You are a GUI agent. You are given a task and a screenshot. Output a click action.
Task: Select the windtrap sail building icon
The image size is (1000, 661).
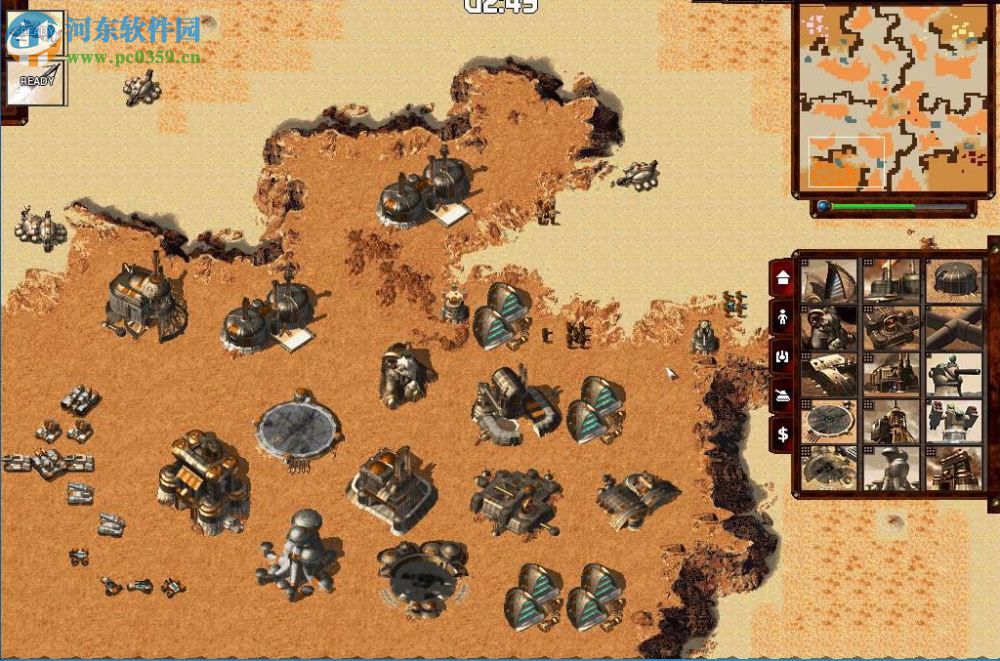pyautogui.click(x=831, y=280)
